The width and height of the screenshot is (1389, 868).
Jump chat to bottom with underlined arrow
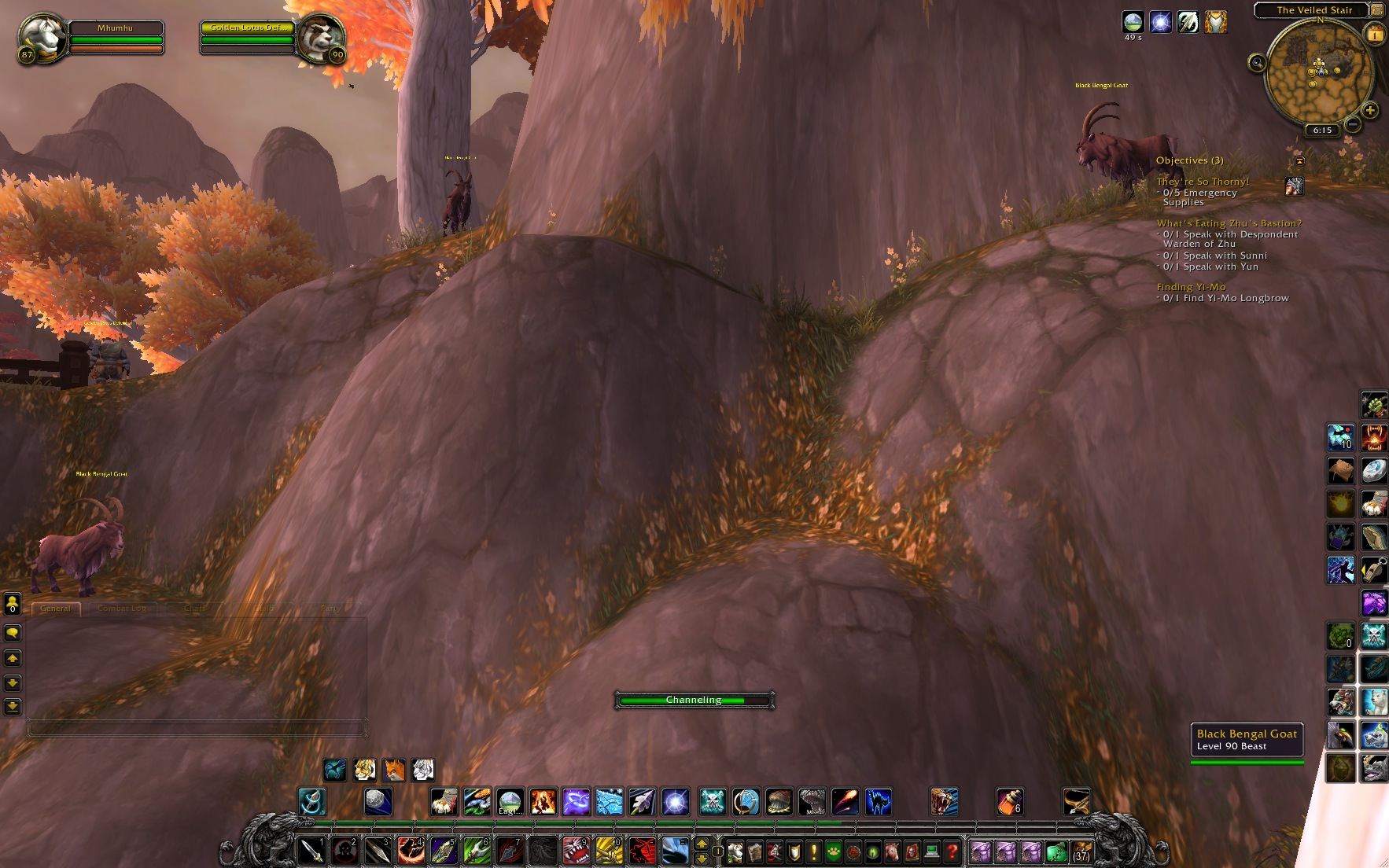click(13, 706)
